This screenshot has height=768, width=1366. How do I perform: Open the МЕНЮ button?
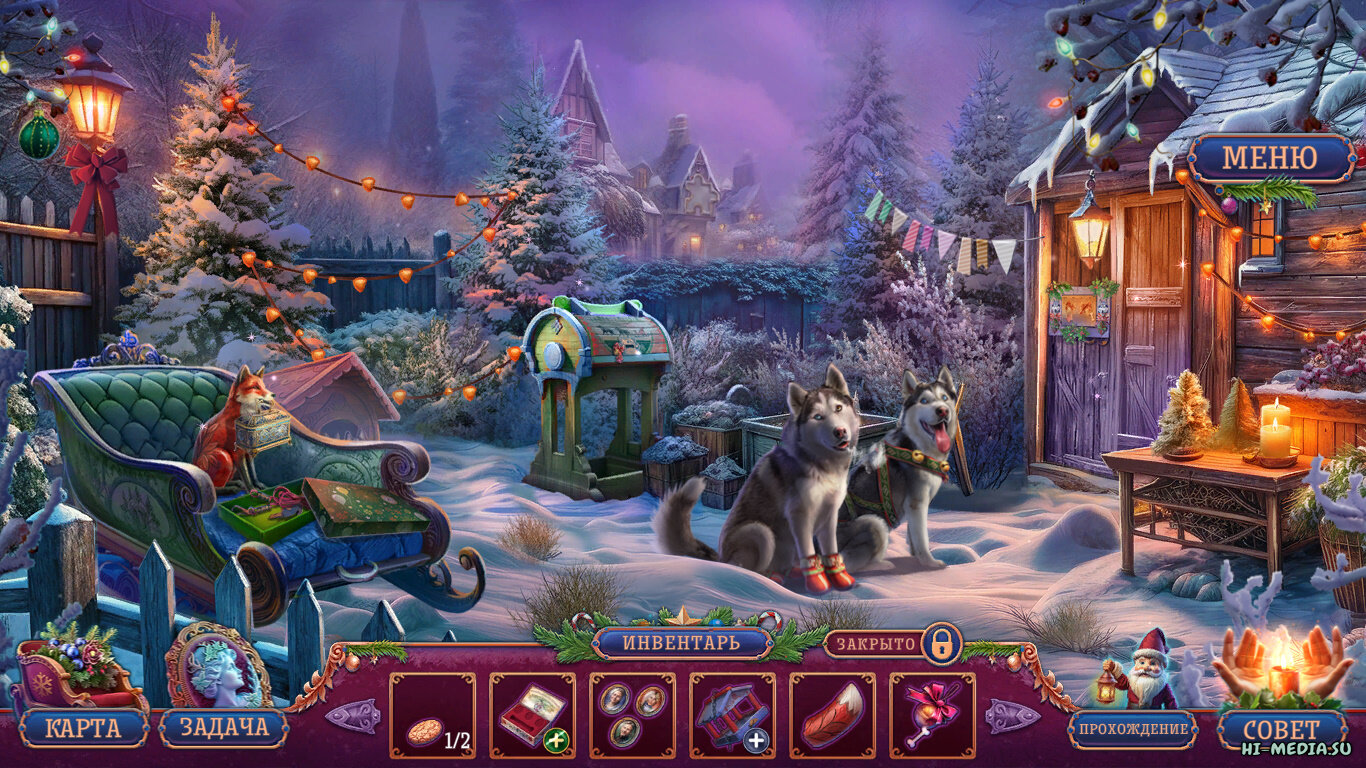coord(1270,158)
